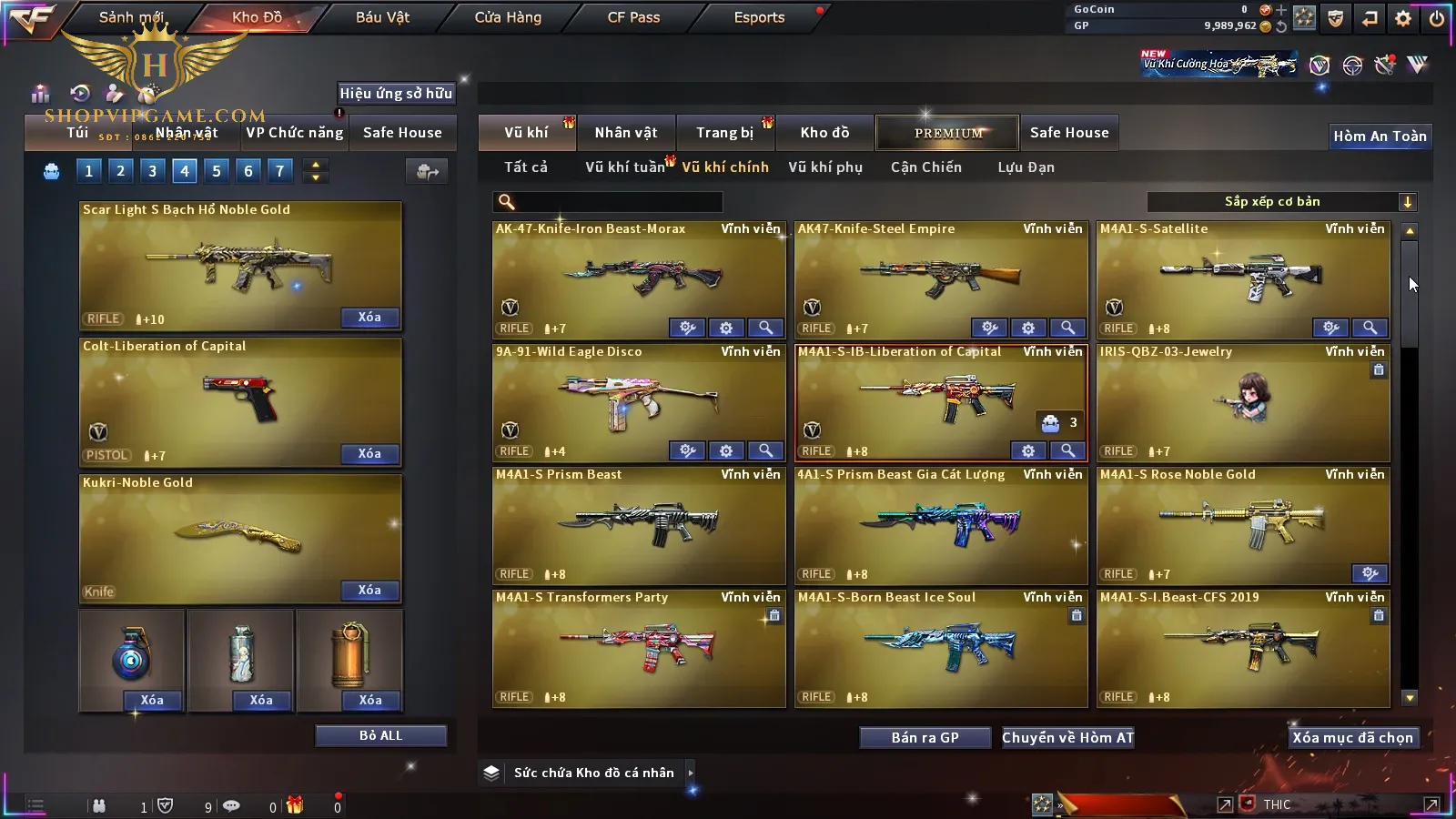Show the Cận Chiến category

(925, 167)
